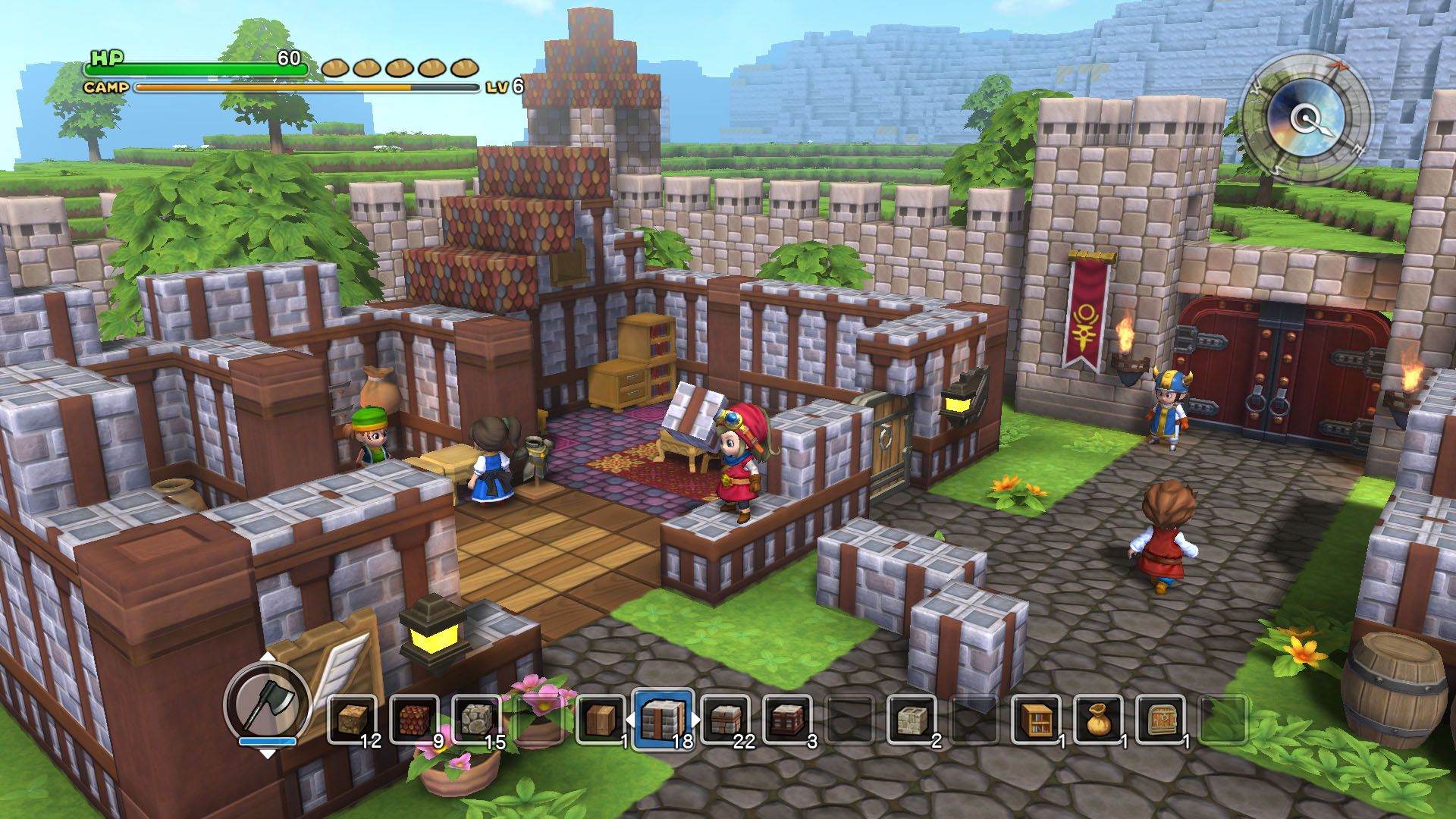The image size is (1456, 819).
Task: Click the empty hotbar slot beside the flower pot
Action: click(538, 717)
